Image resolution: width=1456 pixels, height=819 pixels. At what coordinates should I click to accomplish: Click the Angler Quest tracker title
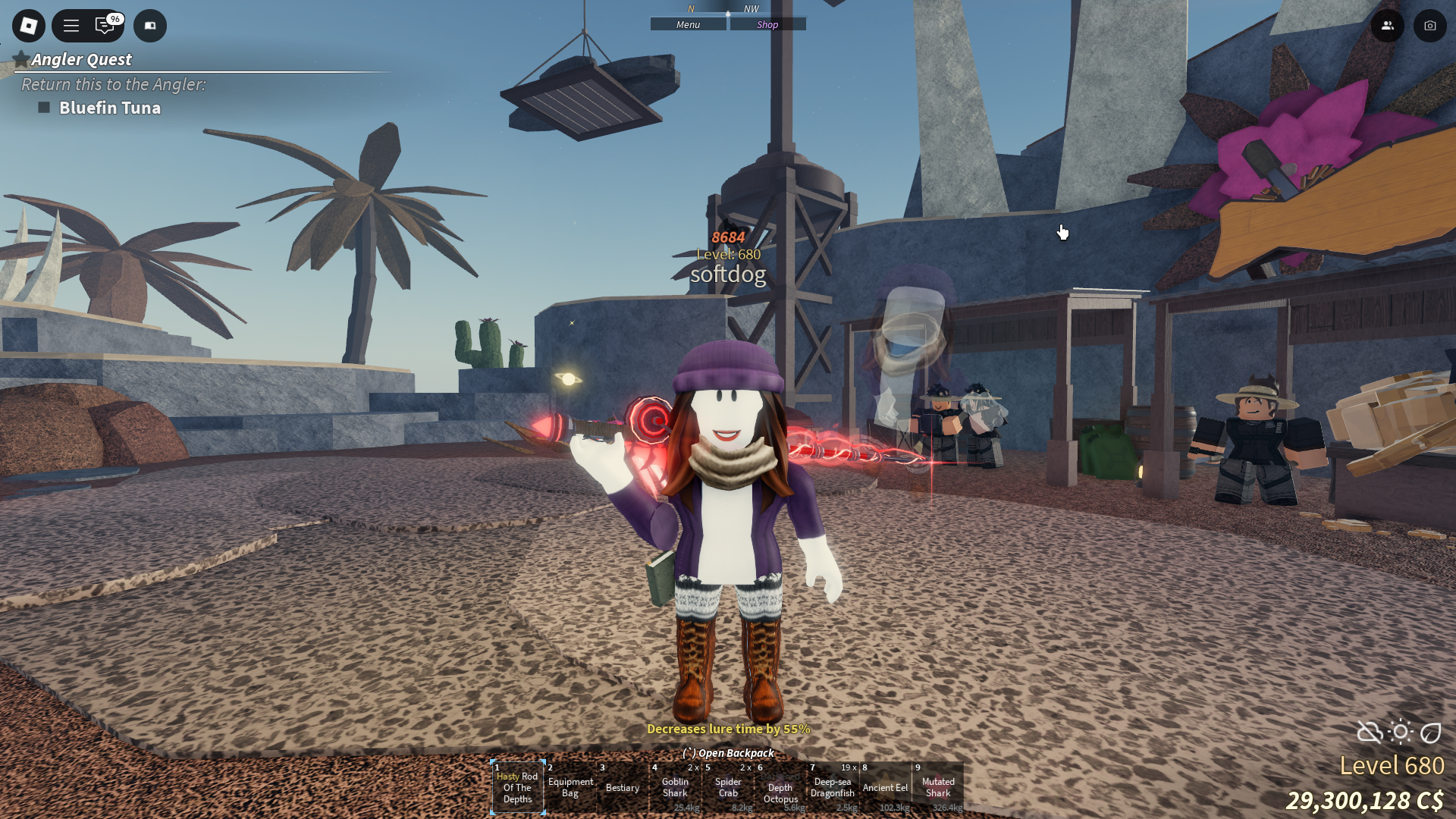81,59
